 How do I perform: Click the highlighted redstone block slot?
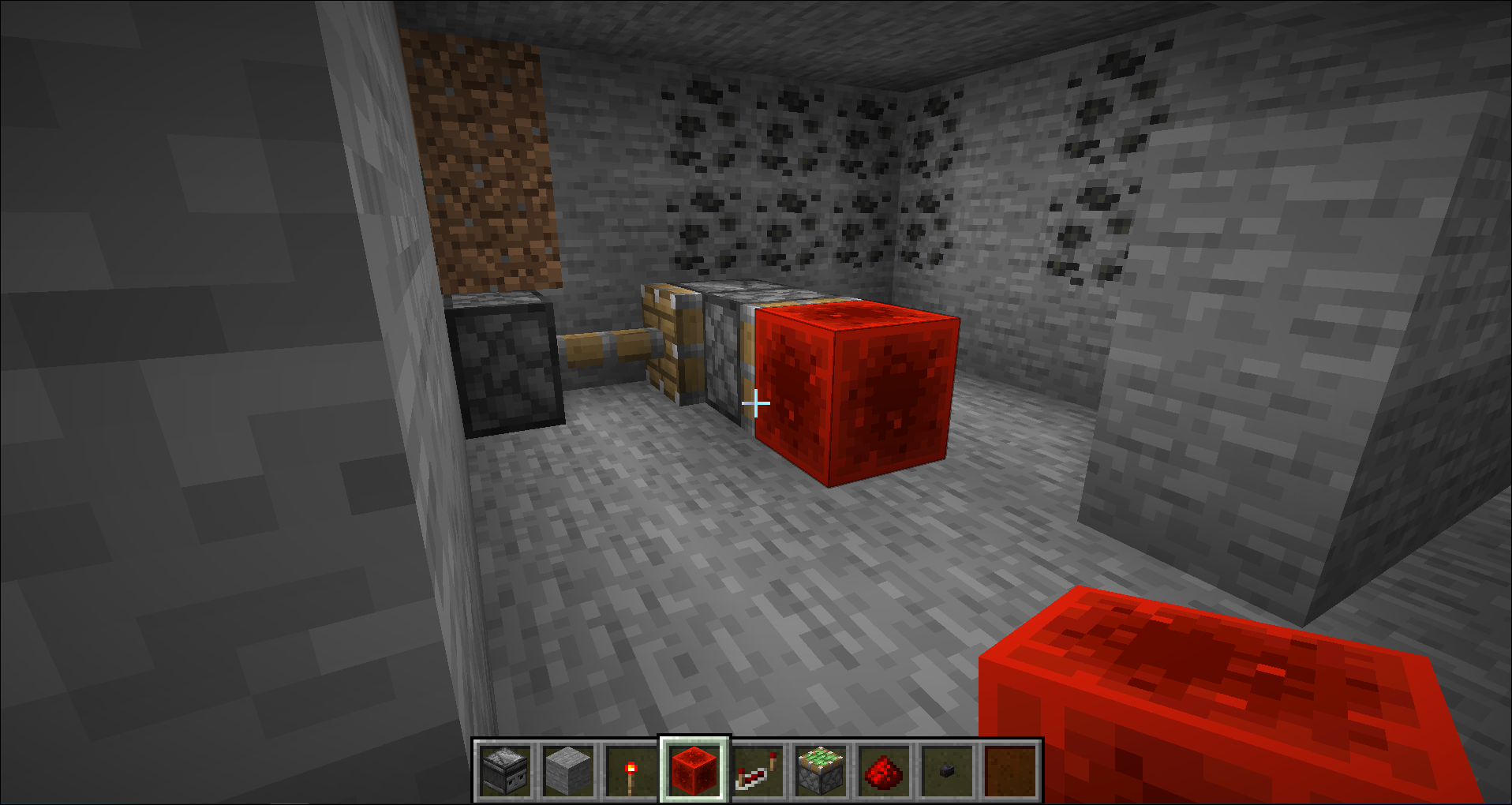click(x=694, y=770)
